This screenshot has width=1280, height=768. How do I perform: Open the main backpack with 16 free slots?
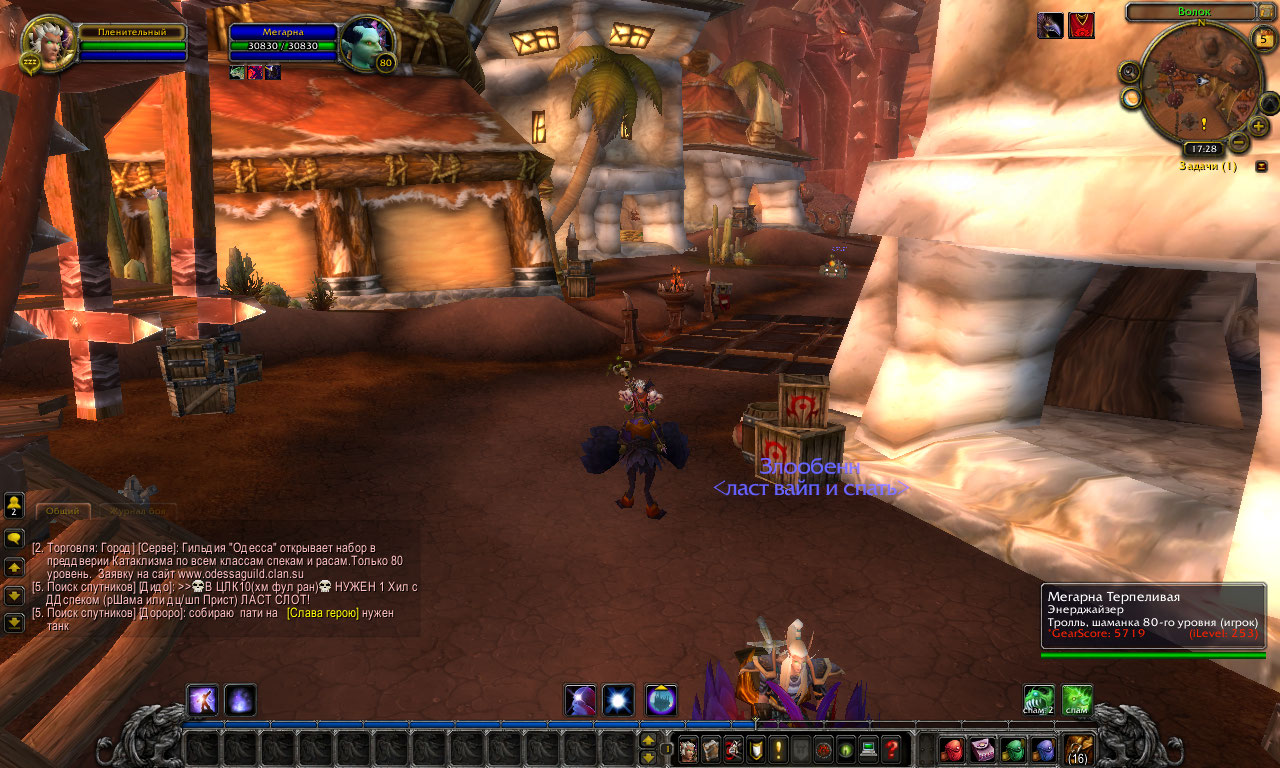pyautogui.click(x=1078, y=749)
